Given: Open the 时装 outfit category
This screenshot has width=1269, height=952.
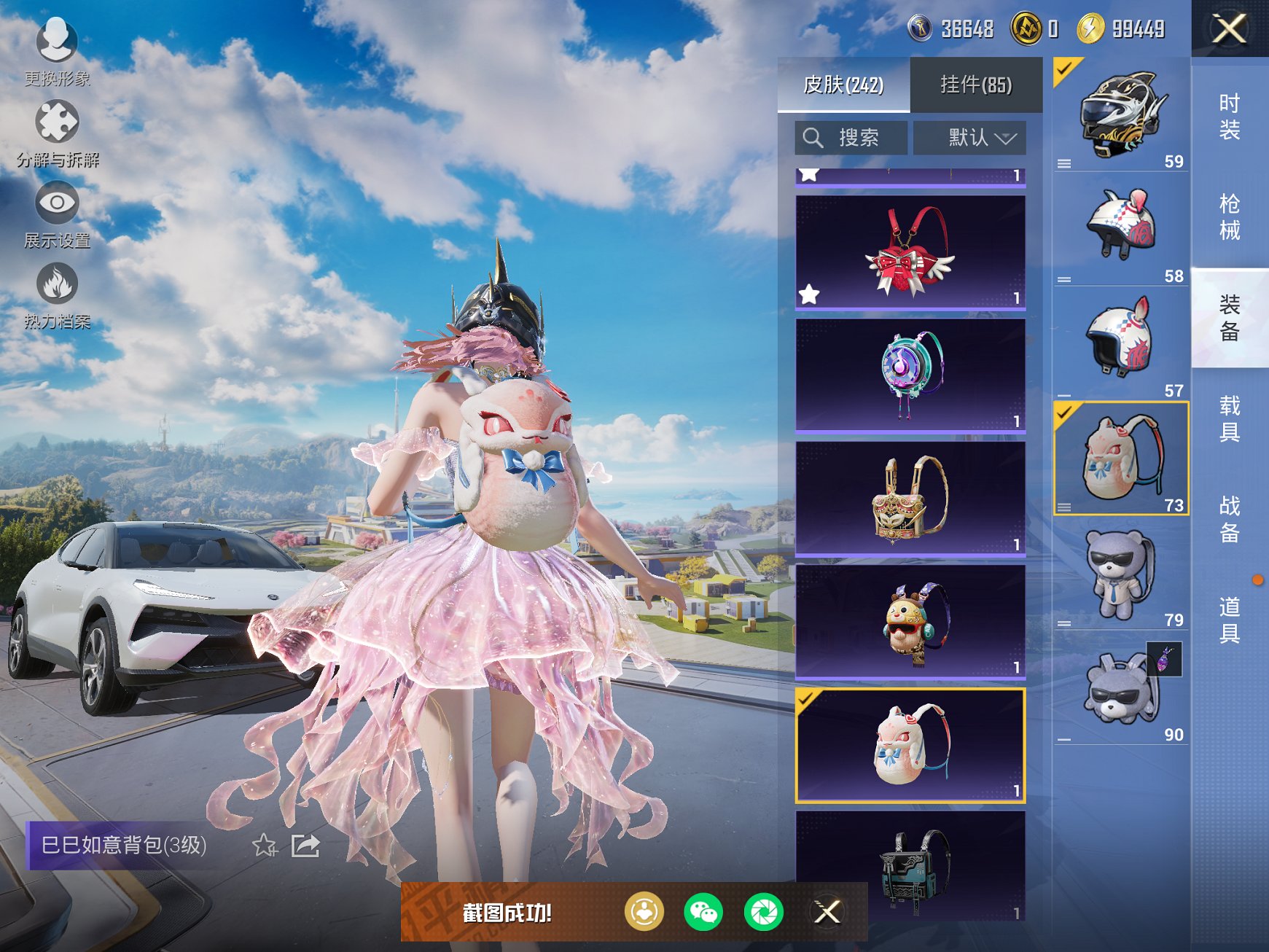Looking at the screenshot, I should (1230, 117).
